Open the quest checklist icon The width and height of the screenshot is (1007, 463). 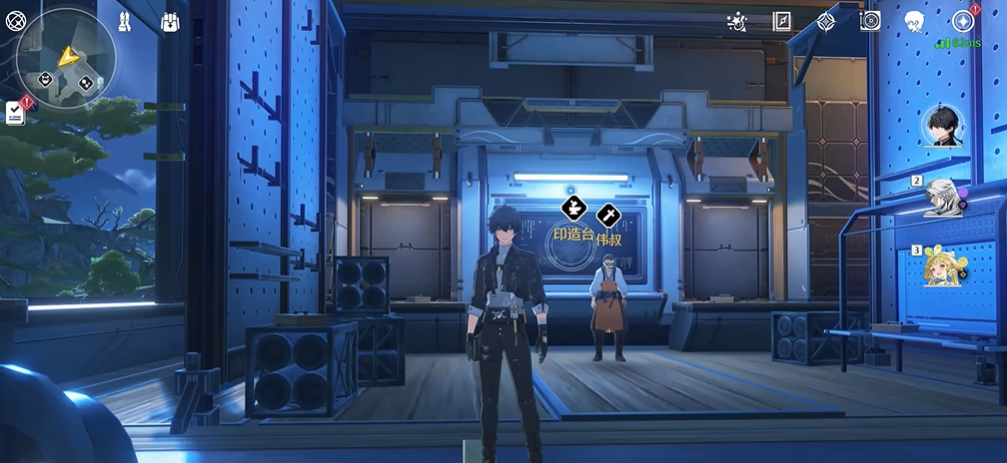click(x=16, y=112)
